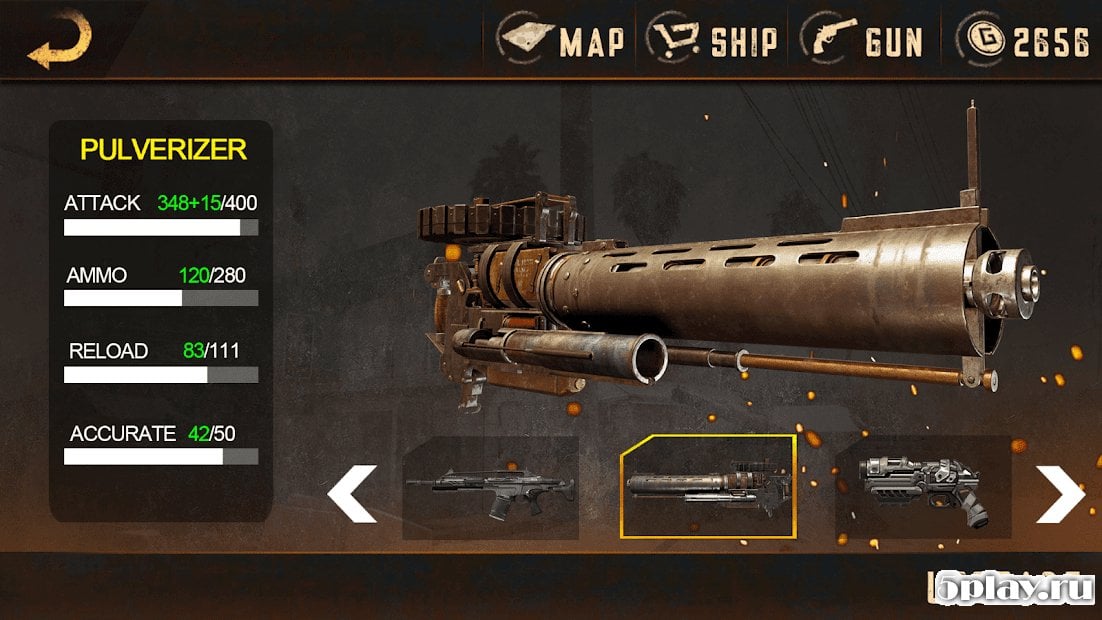This screenshot has width=1102, height=620.
Task: Select the black assault rifle thumbnail
Action: coord(490,488)
